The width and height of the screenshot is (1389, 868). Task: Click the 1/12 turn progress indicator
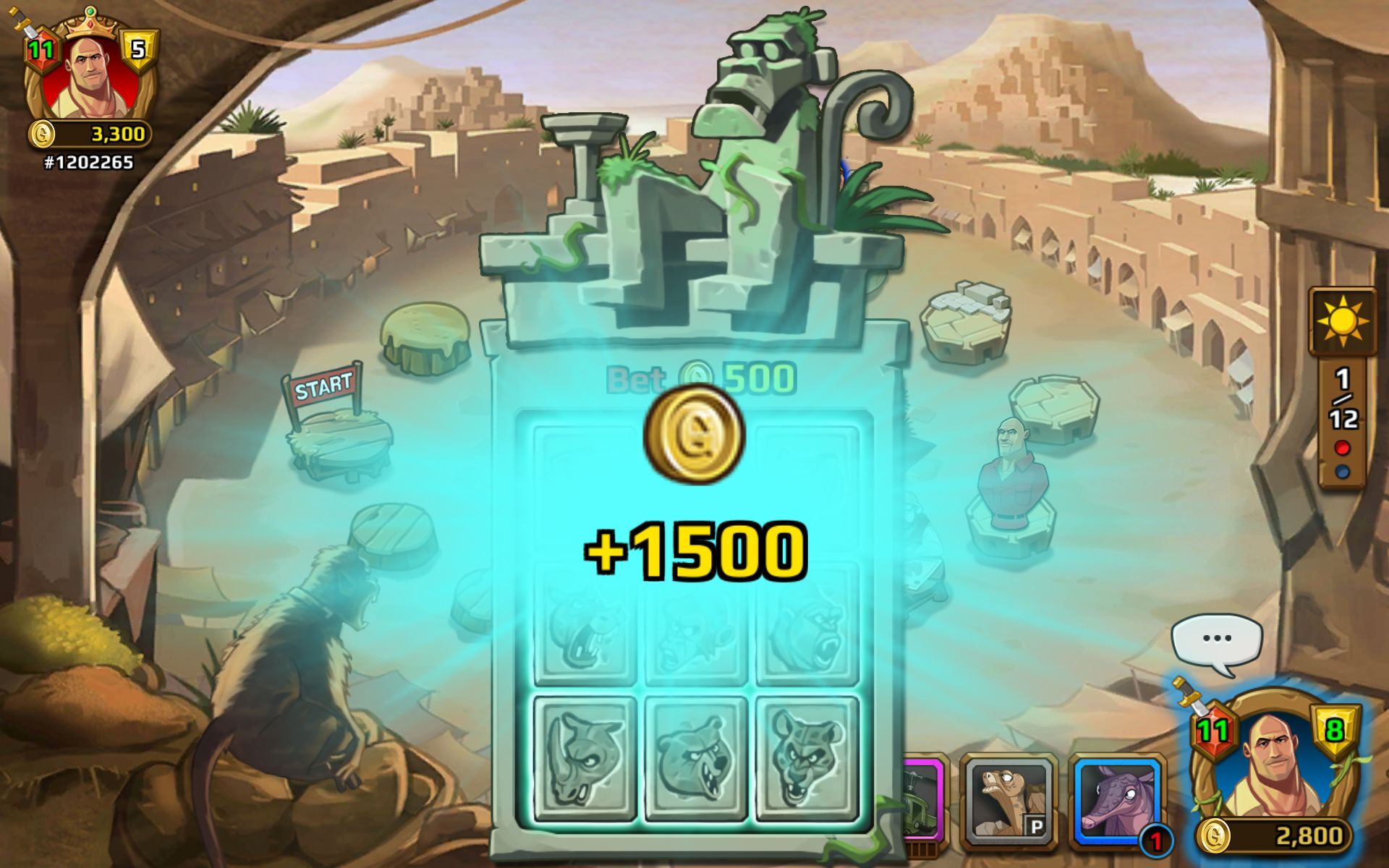click(1343, 396)
